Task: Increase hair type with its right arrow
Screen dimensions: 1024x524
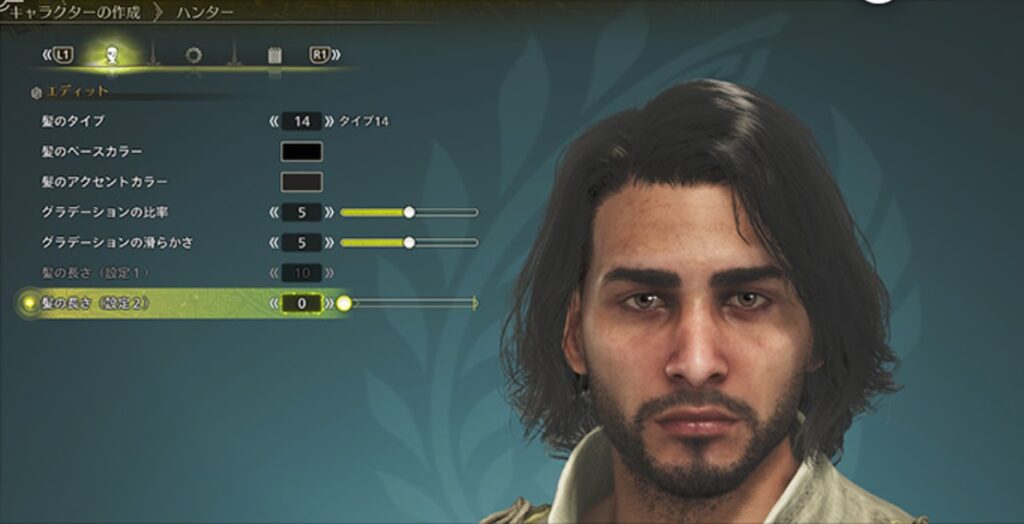Action: (x=328, y=122)
